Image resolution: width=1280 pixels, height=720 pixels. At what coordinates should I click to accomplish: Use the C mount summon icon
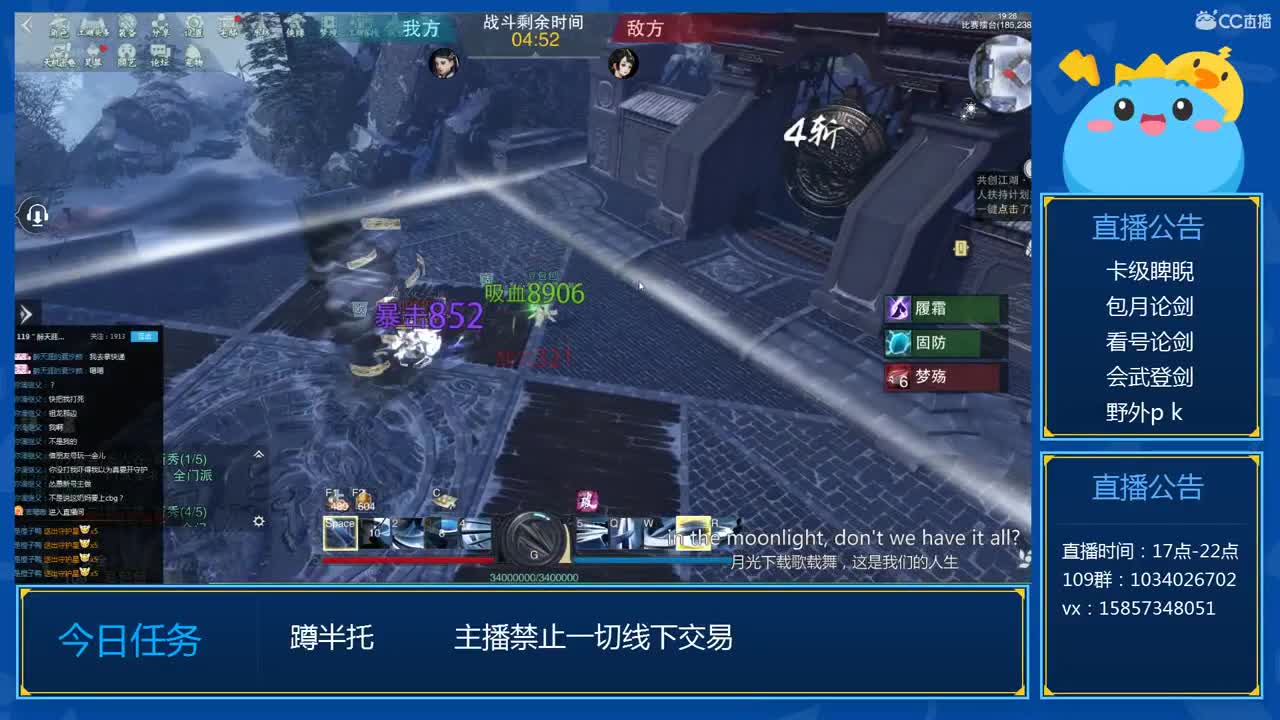[444, 500]
